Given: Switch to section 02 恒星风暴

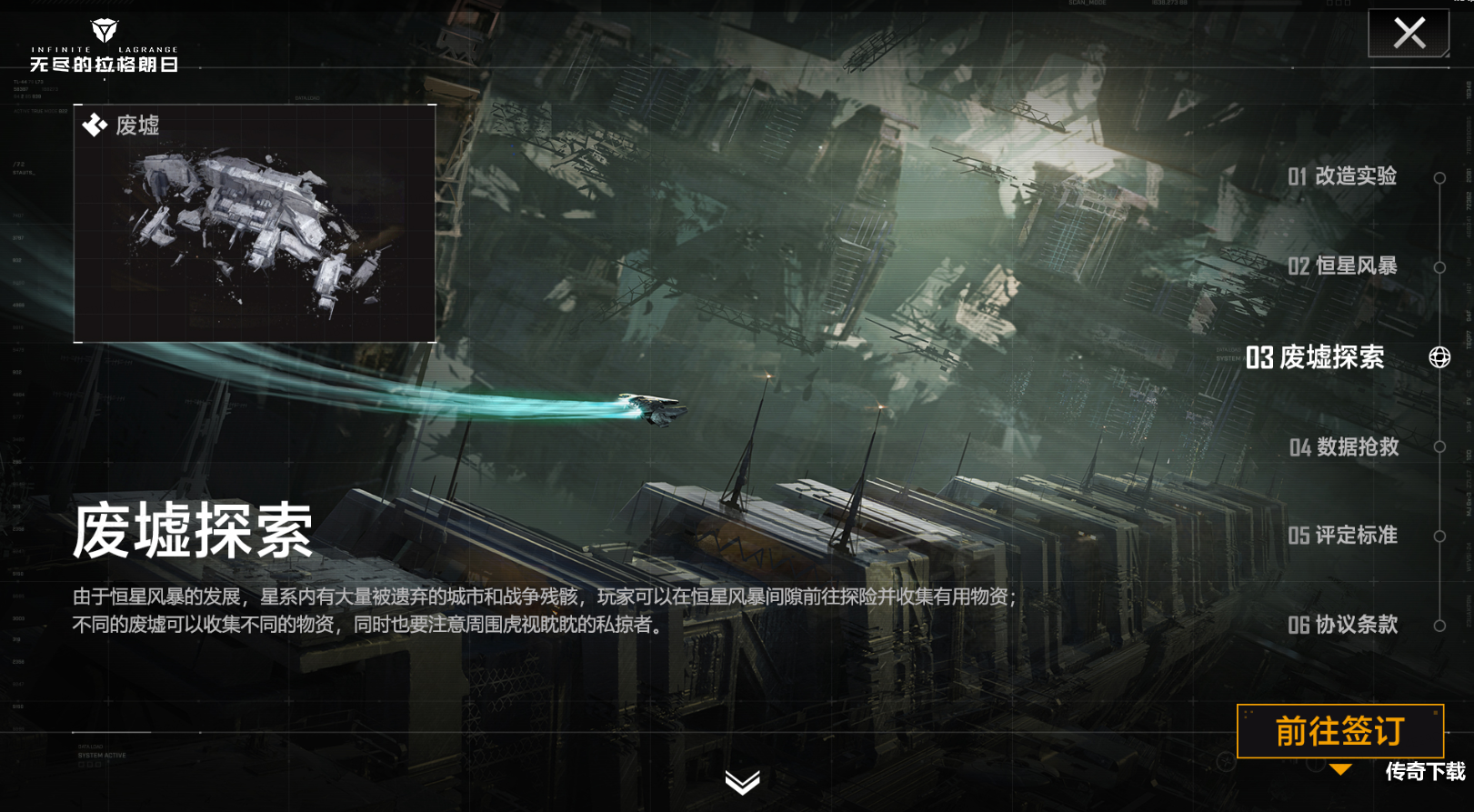Looking at the screenshot, I should click(1342, 266).
